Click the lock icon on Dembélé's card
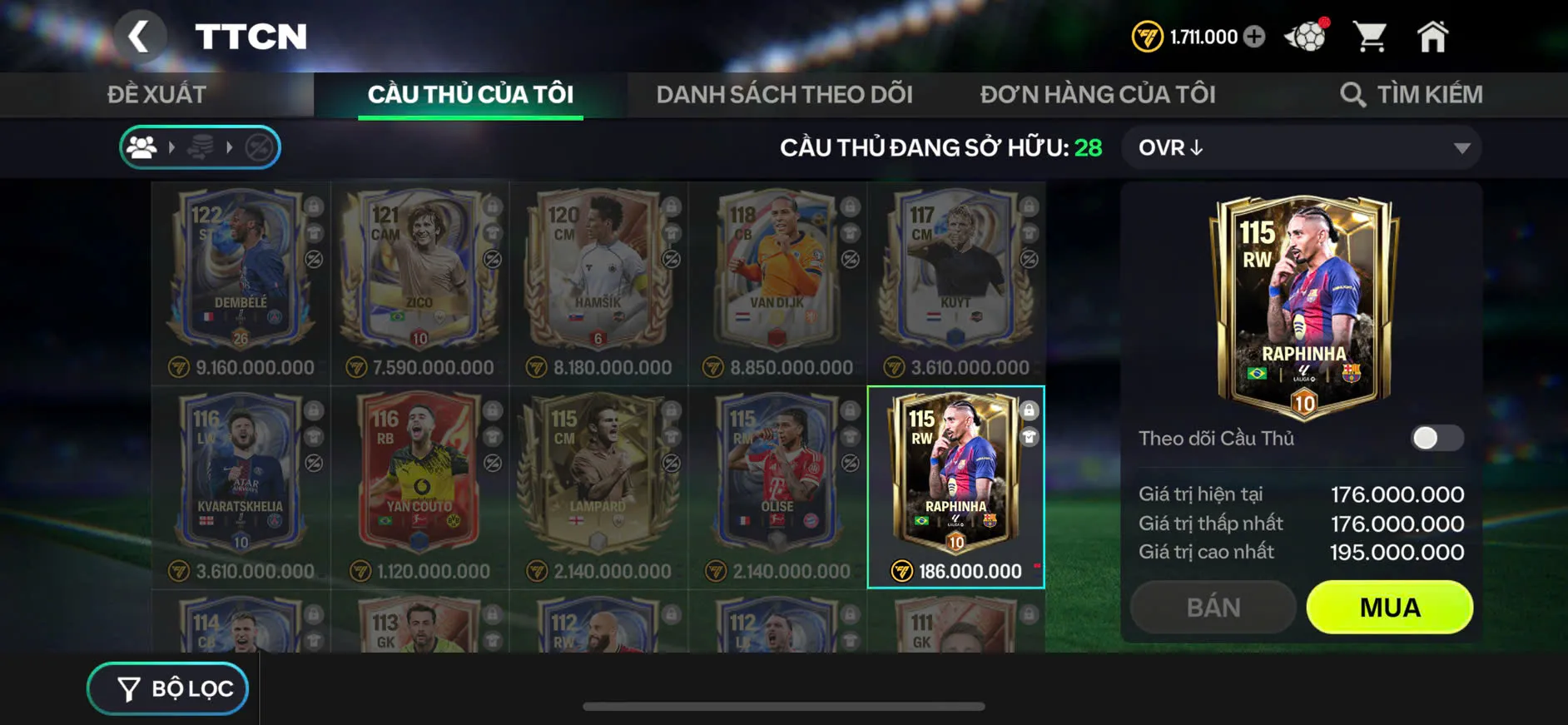 [314, 205]
